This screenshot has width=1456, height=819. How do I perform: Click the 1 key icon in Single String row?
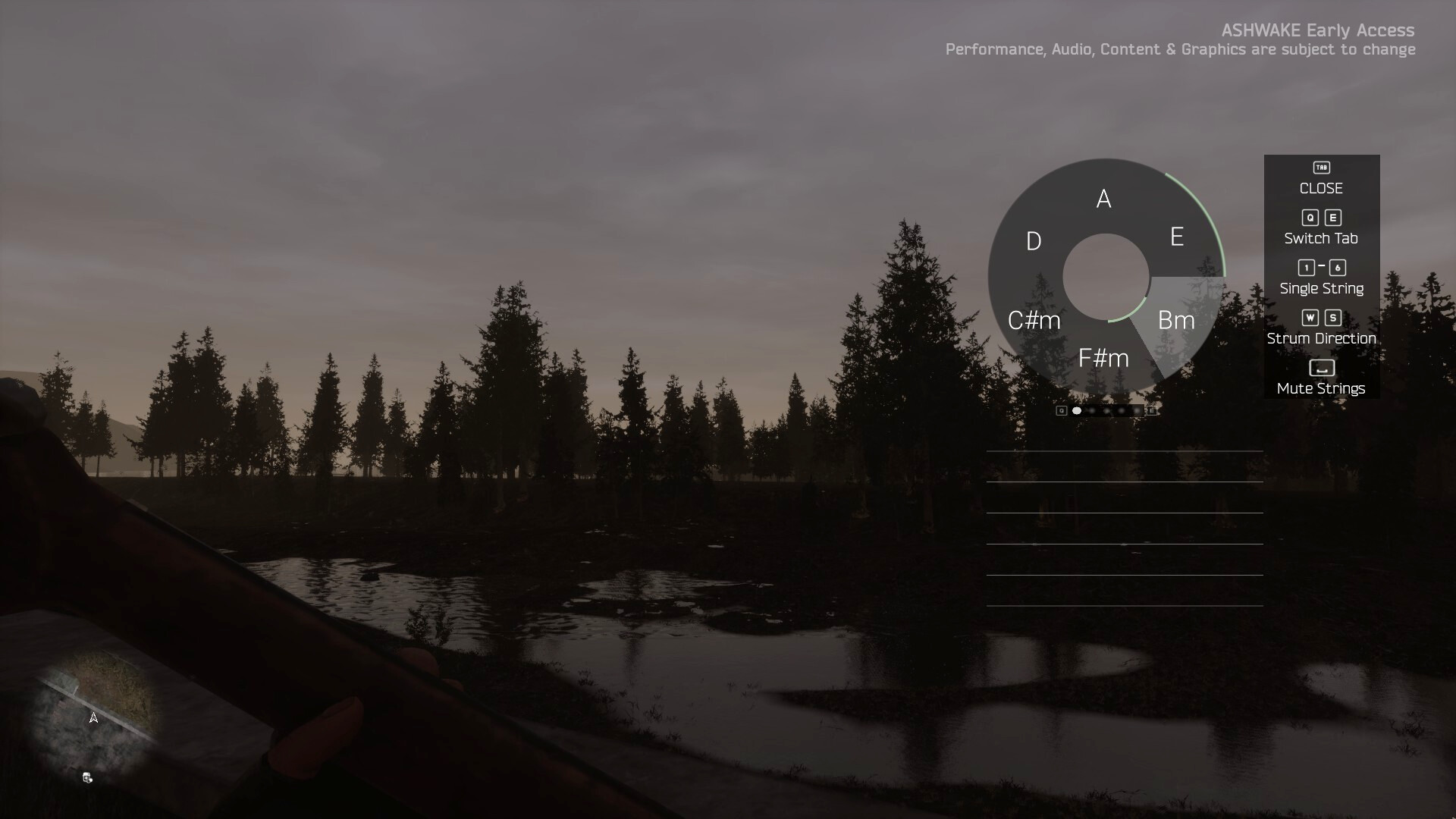point(1305,268)
